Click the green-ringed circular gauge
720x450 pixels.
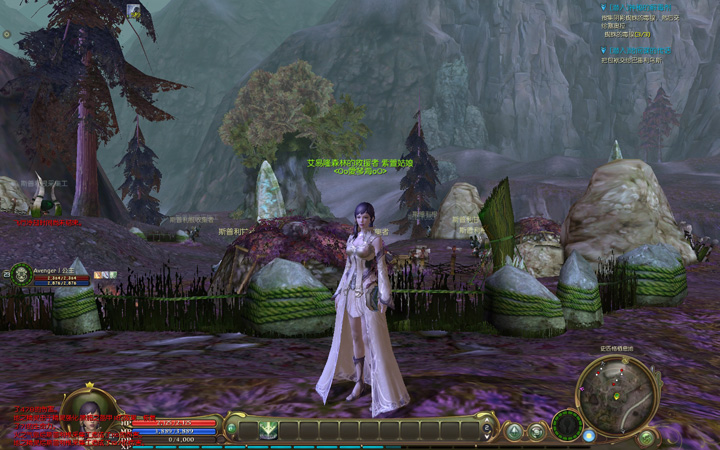pyautogui.click(x=567, y=425)
